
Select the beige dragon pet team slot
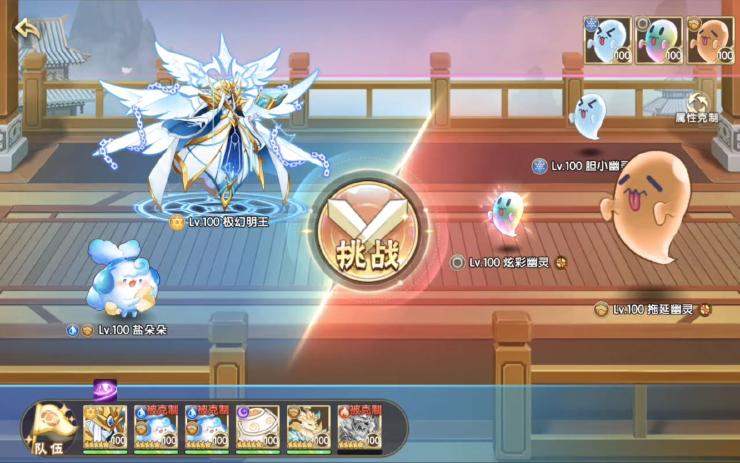[x=309, y=426]
